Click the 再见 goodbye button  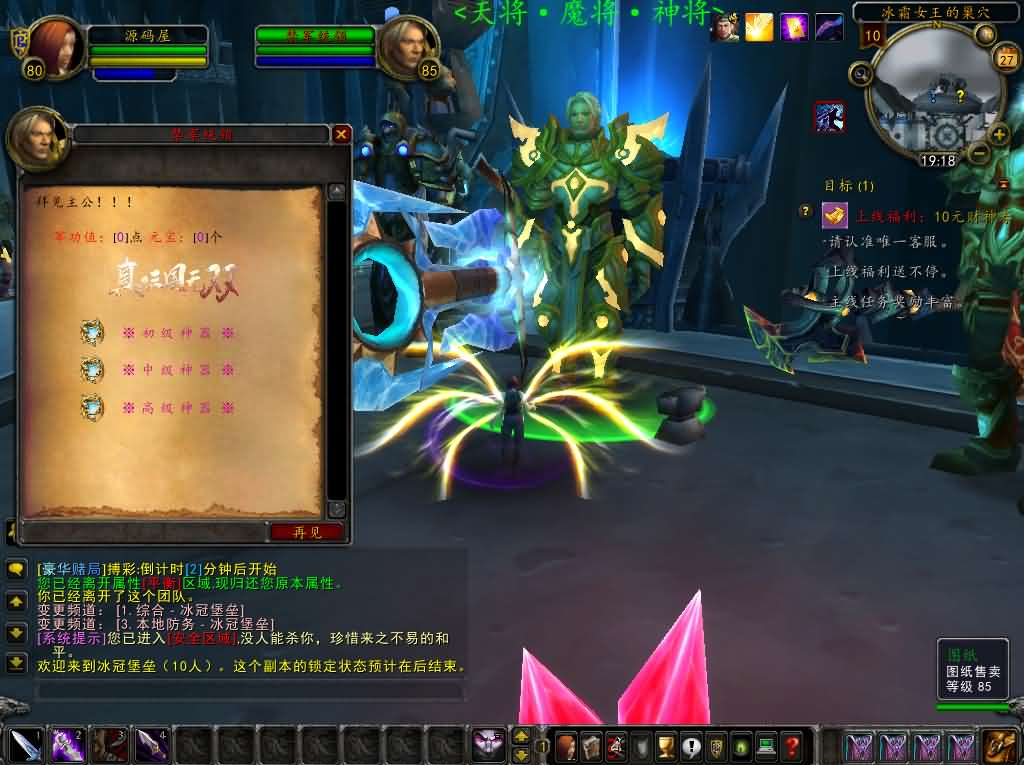[x=306, y=532]
